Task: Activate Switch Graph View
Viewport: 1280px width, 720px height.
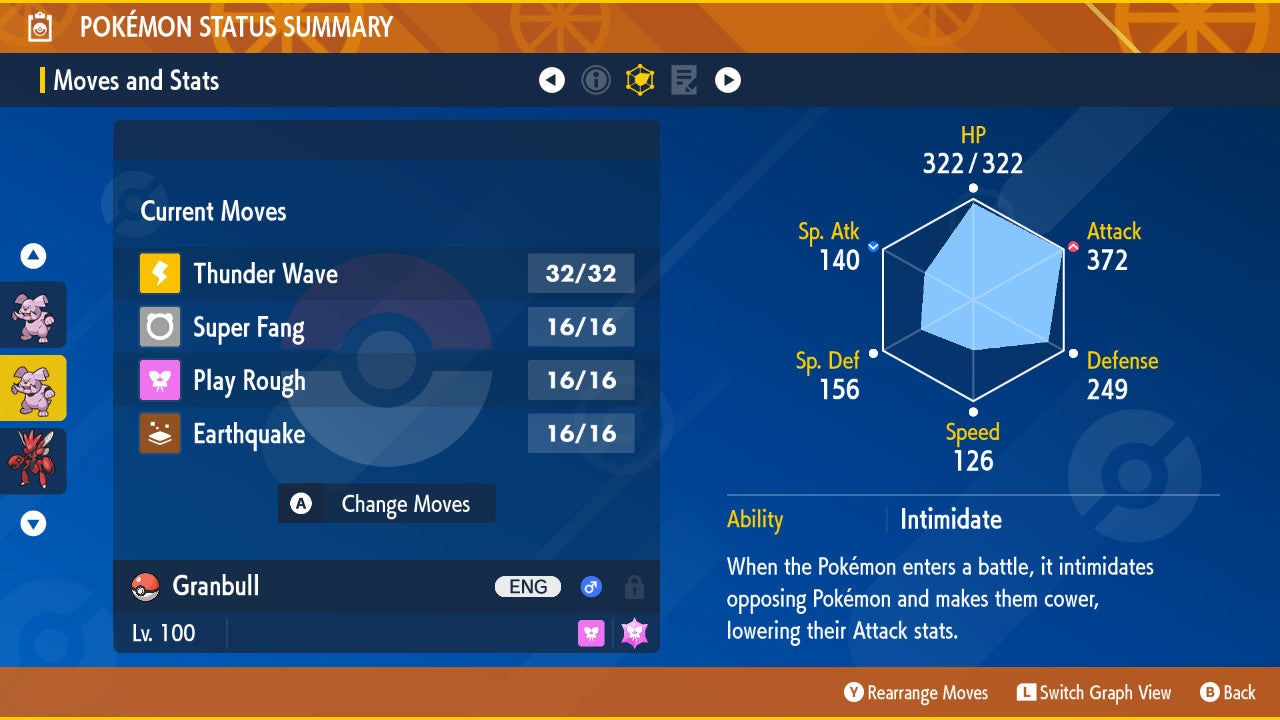Action: click(1094, 693)
